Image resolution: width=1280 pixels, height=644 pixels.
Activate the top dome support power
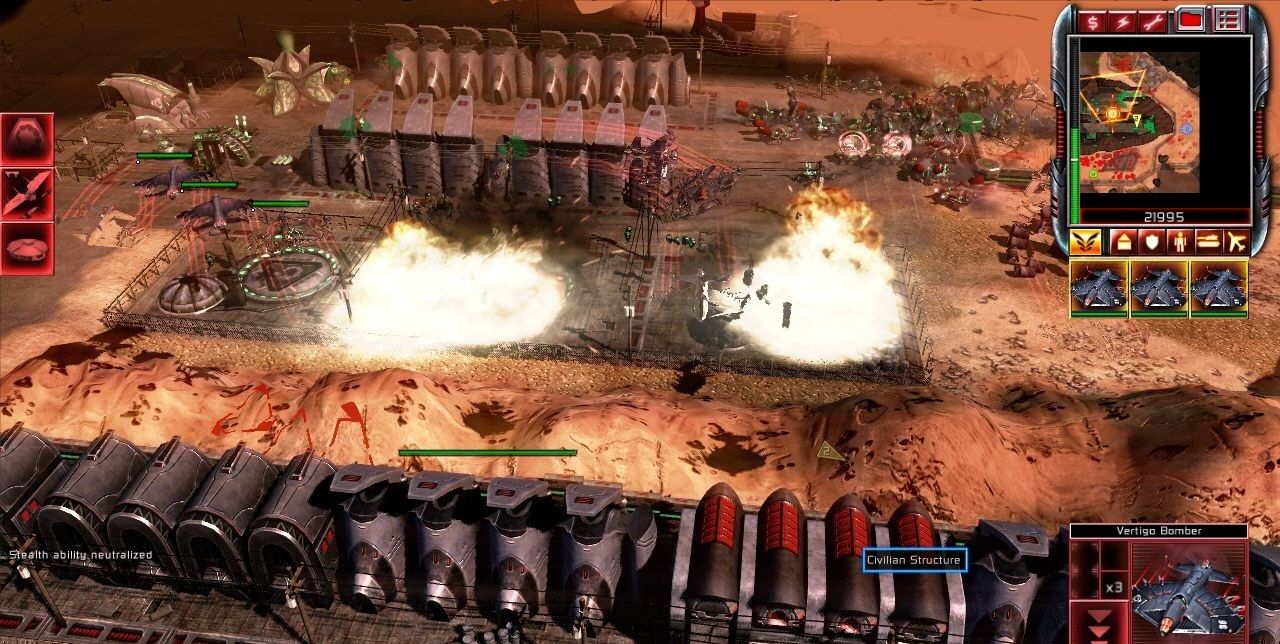(27, 139)
